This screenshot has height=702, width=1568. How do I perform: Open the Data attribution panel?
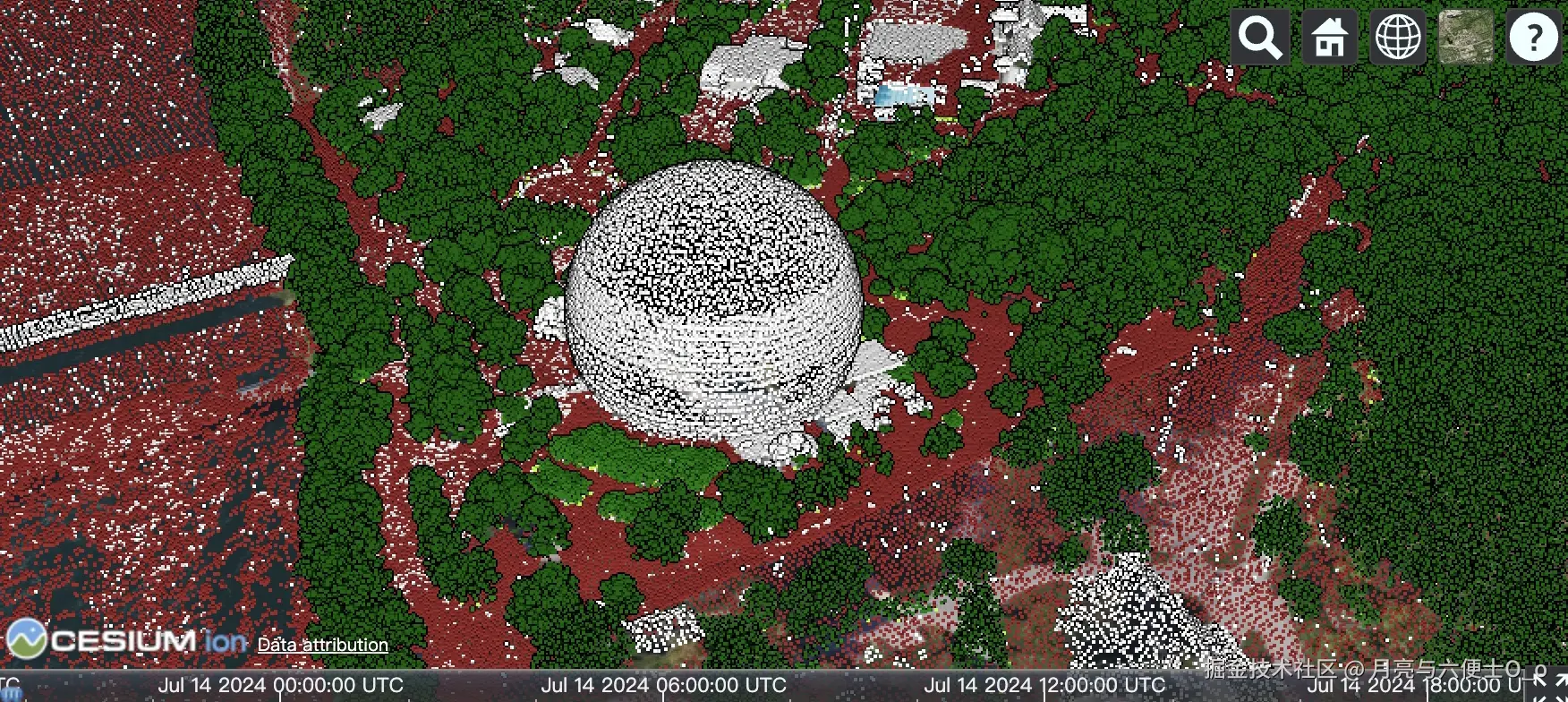pos(321,645)
